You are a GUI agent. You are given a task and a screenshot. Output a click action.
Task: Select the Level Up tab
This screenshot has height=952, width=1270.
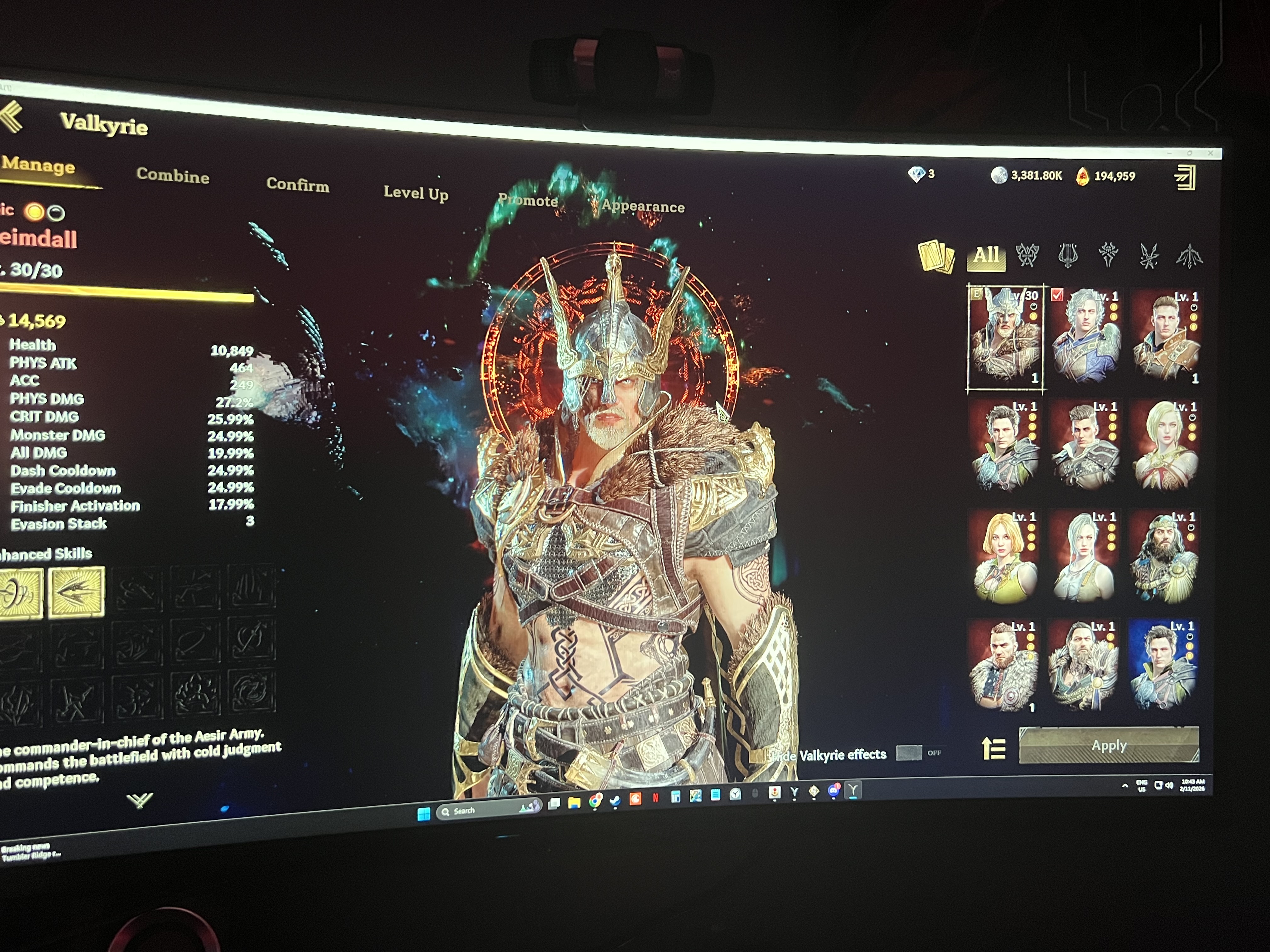(x=416, y=193)
